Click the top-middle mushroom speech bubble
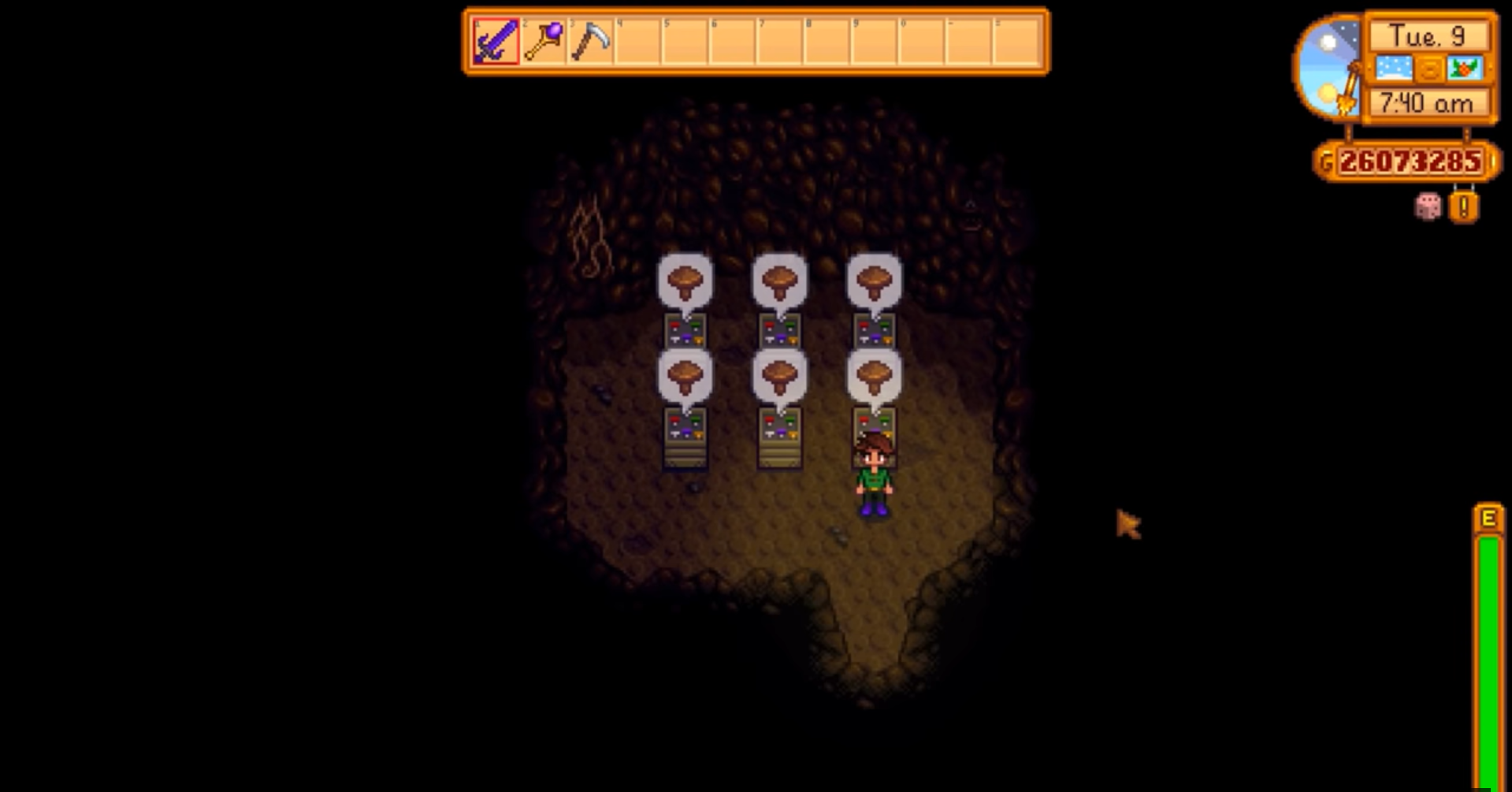The width and height of the screenshot is (1512, 792). click(x=780, y=282)
